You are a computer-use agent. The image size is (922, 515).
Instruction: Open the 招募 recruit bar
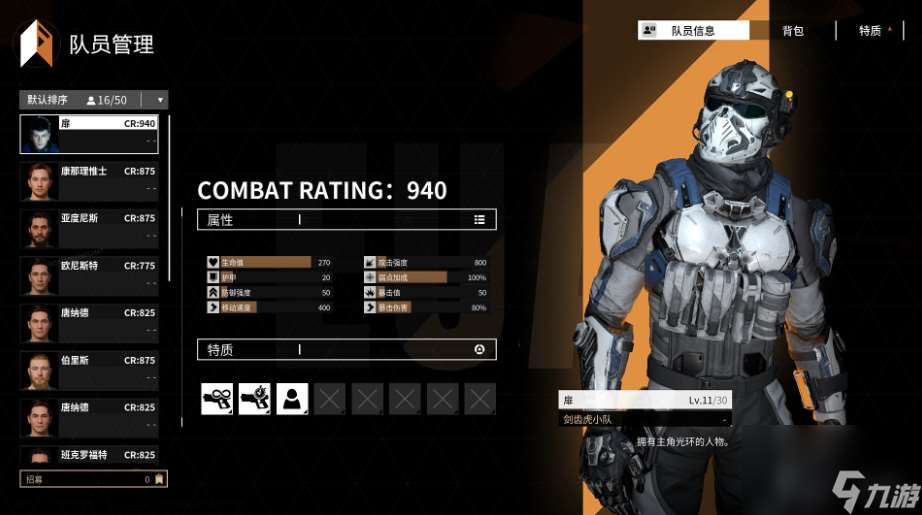click(x=93, y=479)
